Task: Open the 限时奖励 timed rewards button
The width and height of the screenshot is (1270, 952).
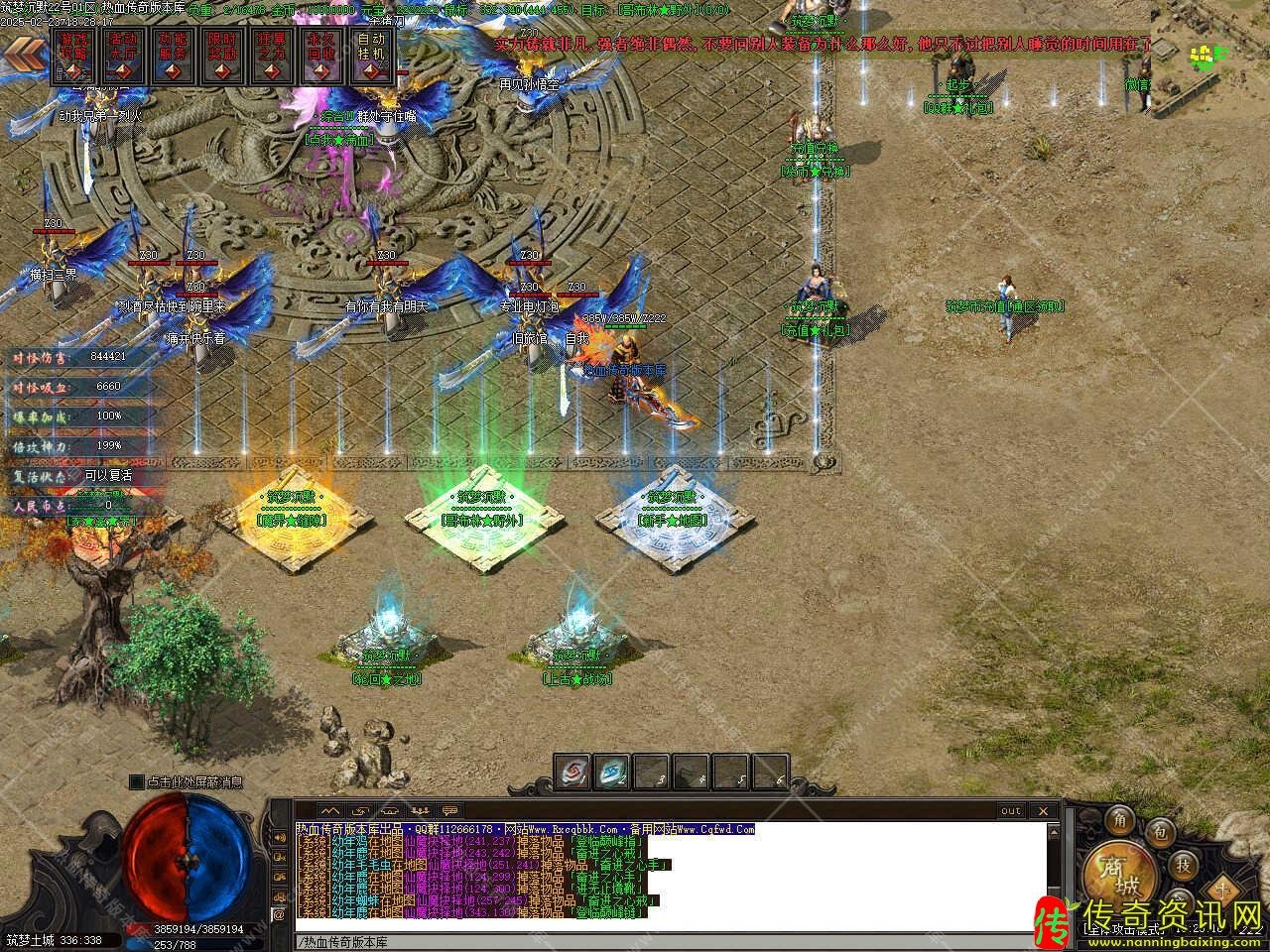Action: 222,56
